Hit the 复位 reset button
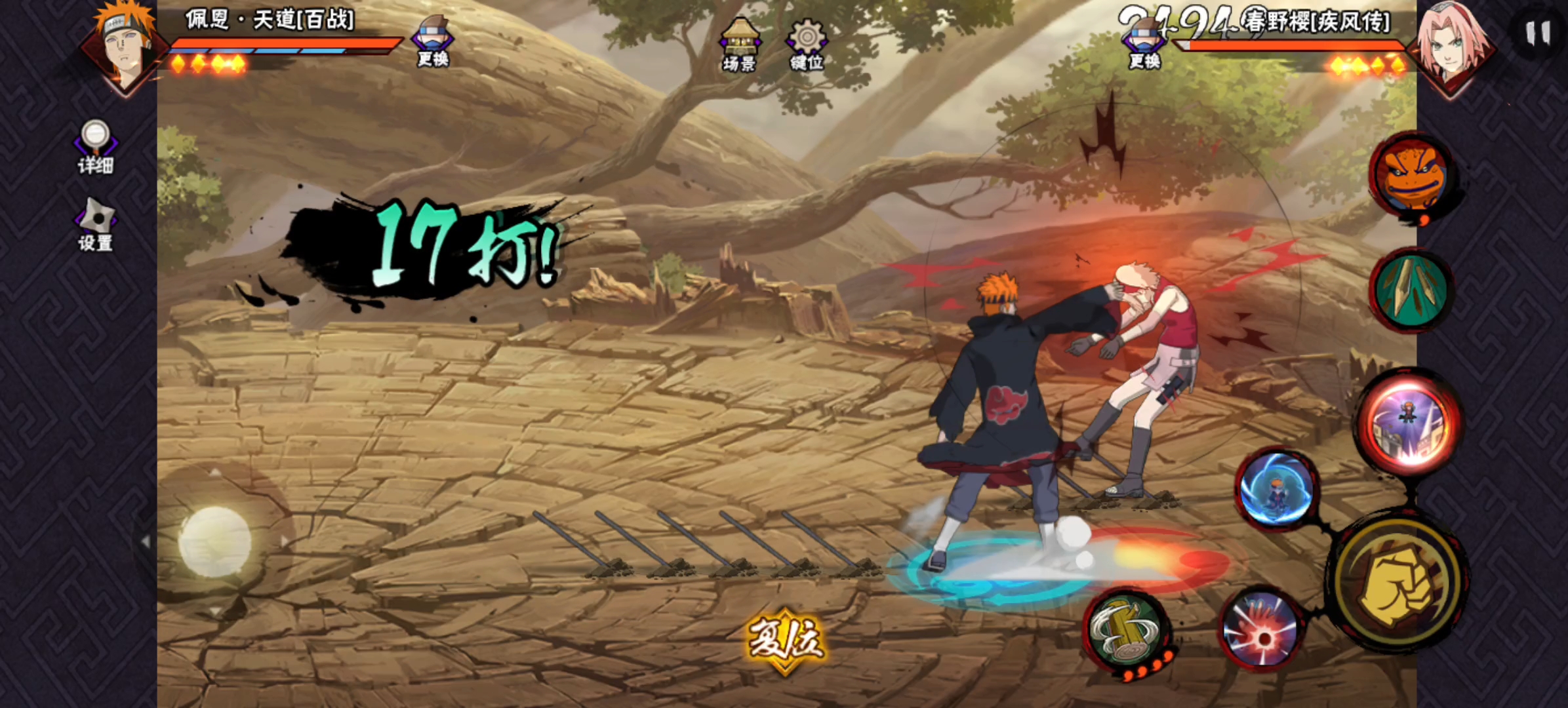This screenshot has width=1568, height=708. (785, 640)
